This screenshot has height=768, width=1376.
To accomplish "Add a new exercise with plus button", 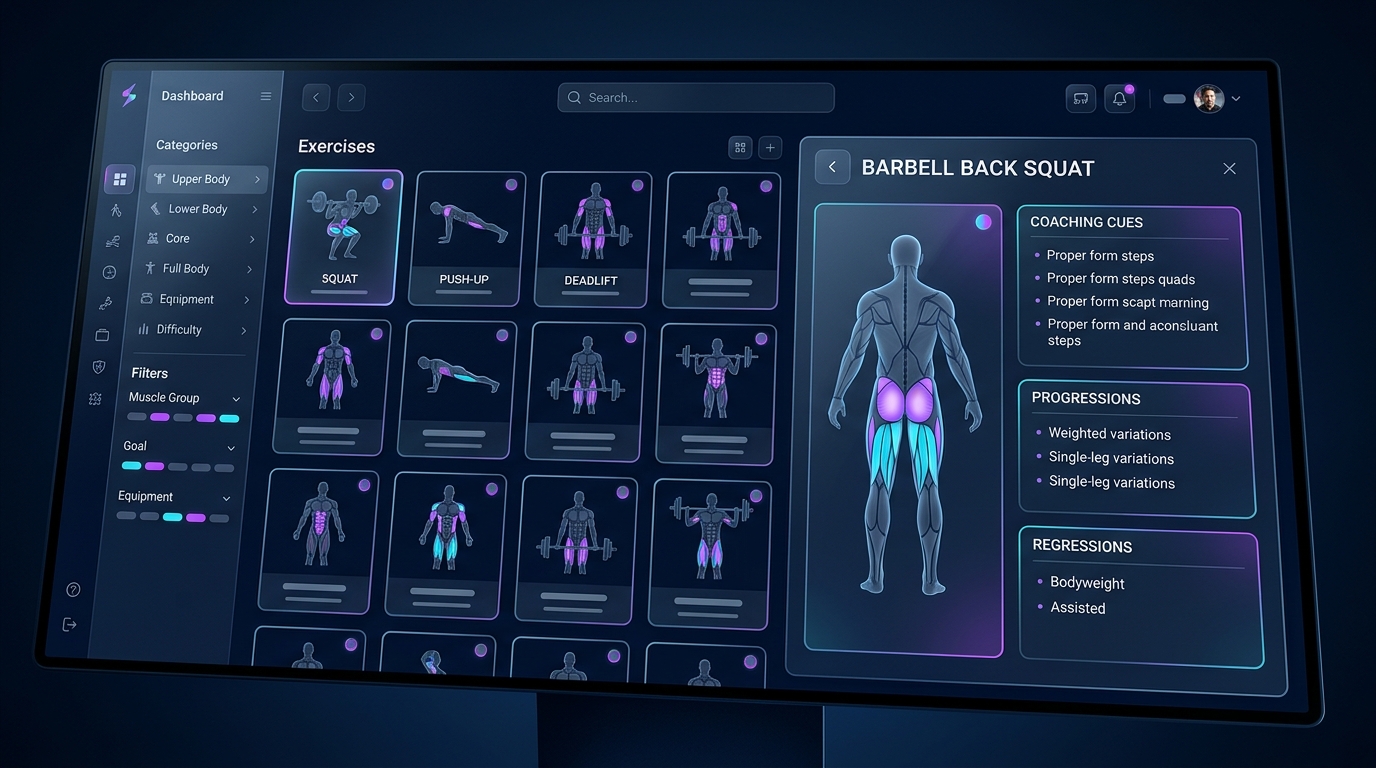I will click(770, 148).
